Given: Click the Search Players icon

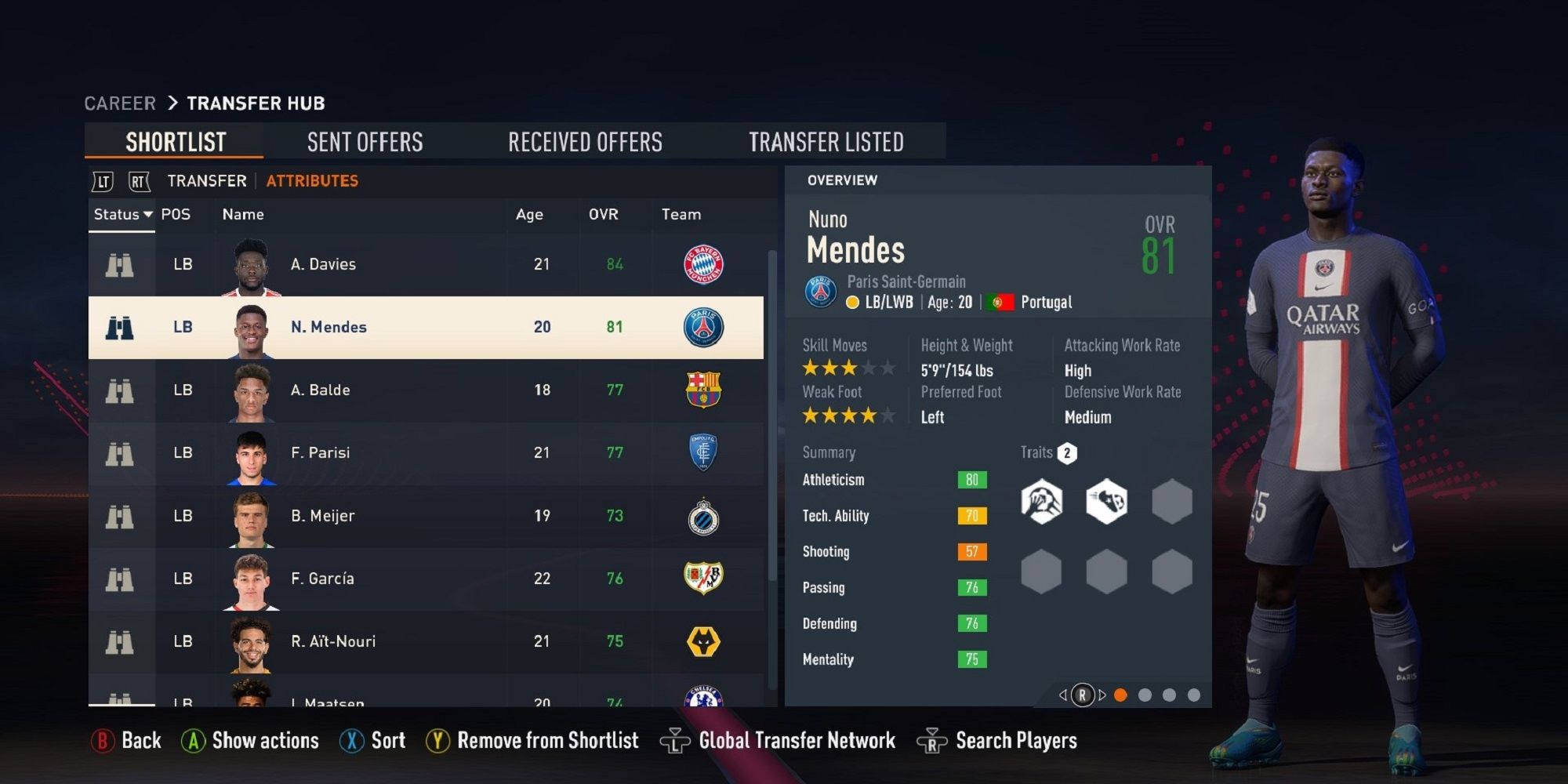Looking at the screenshot, I should click(929, 739).
